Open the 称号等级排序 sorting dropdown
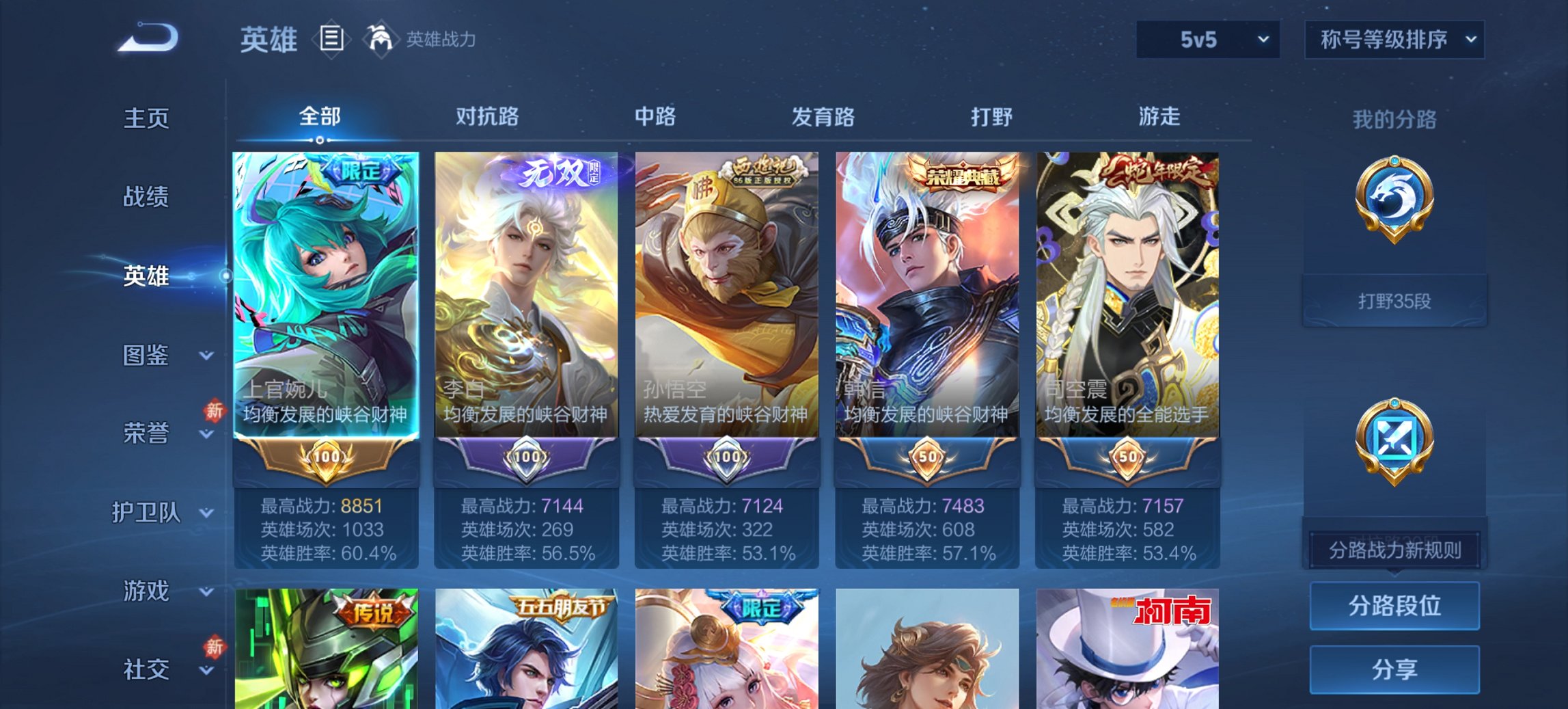The width and height of the screenshot is (1568, 709). pos(1394,40)
